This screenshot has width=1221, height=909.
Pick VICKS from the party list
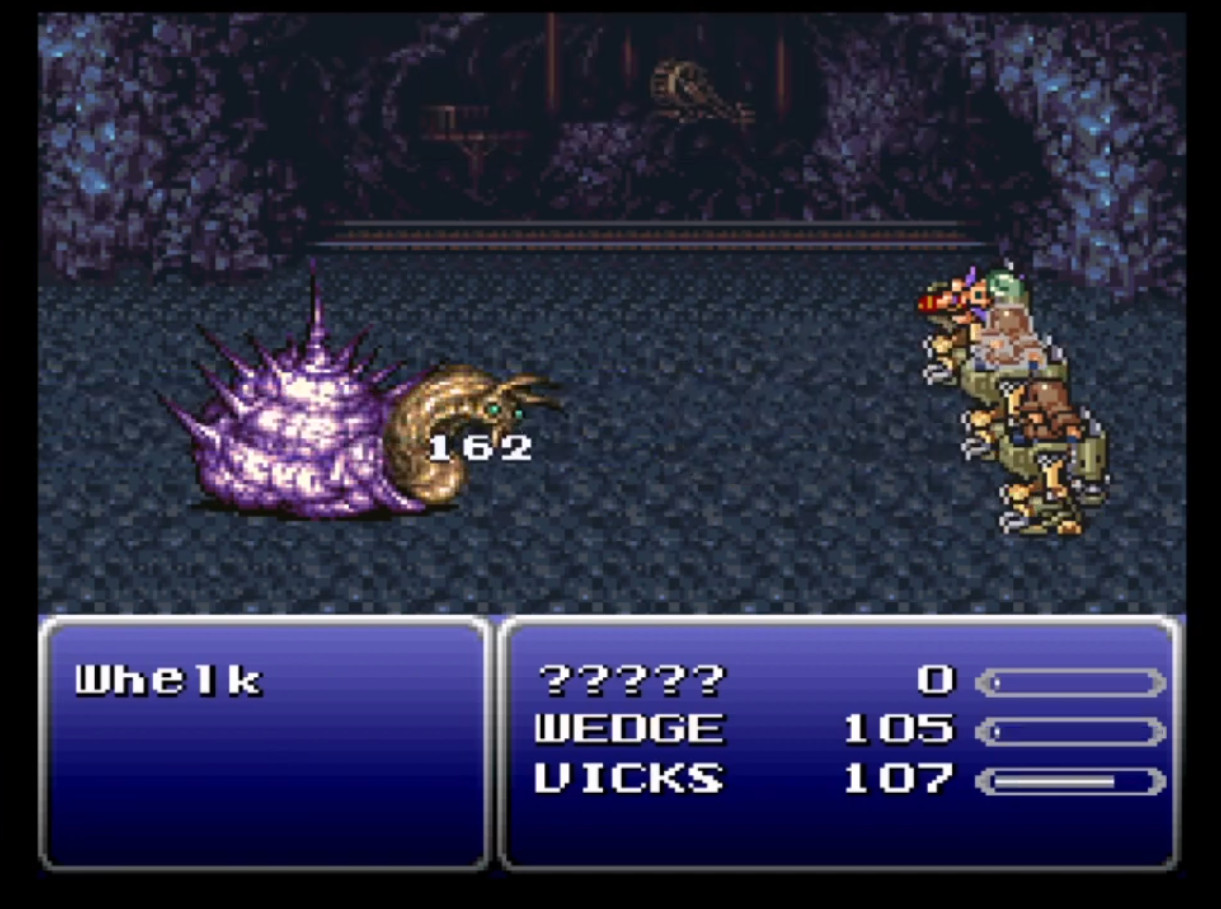pos(628,778)
